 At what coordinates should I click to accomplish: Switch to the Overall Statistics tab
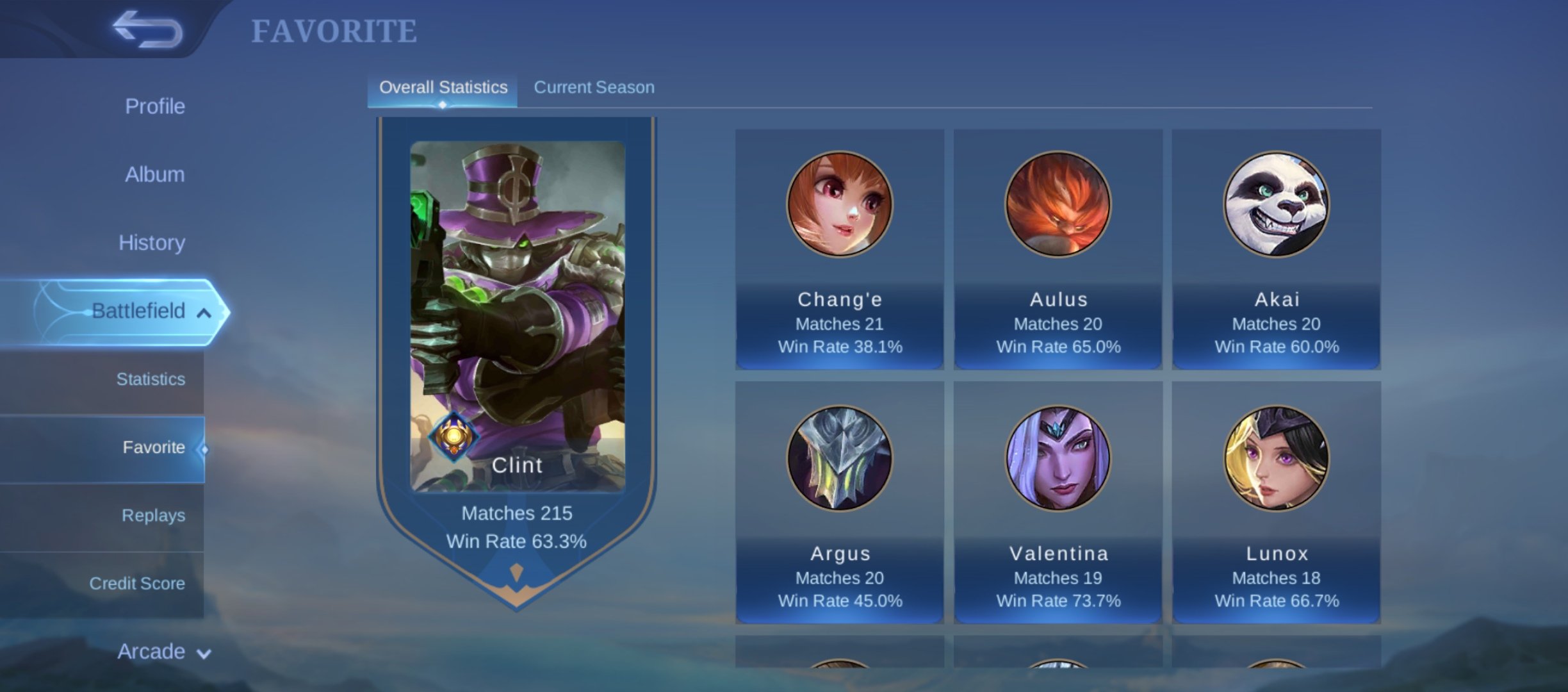443,87
